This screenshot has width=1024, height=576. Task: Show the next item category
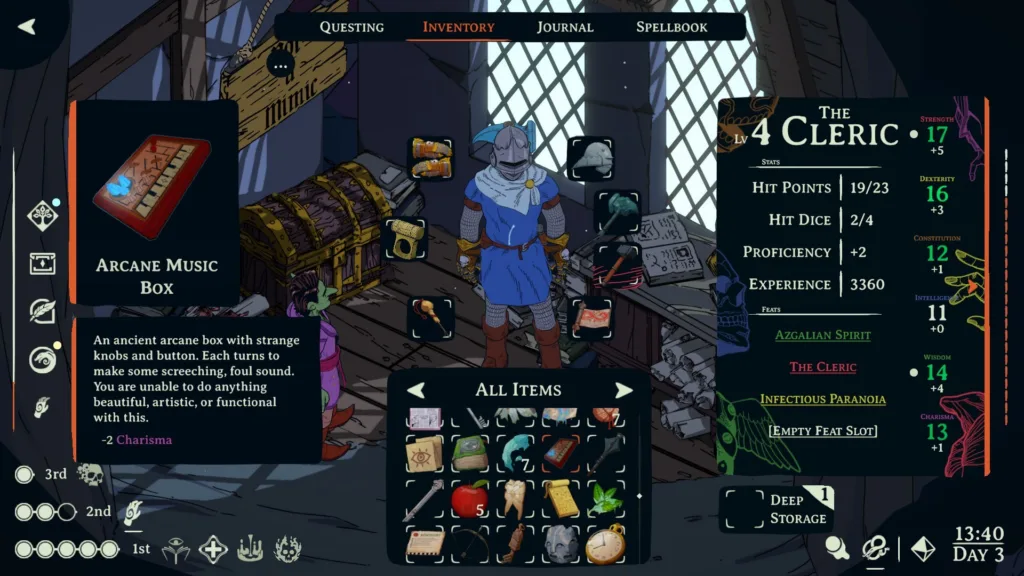[x=623, y=390]
